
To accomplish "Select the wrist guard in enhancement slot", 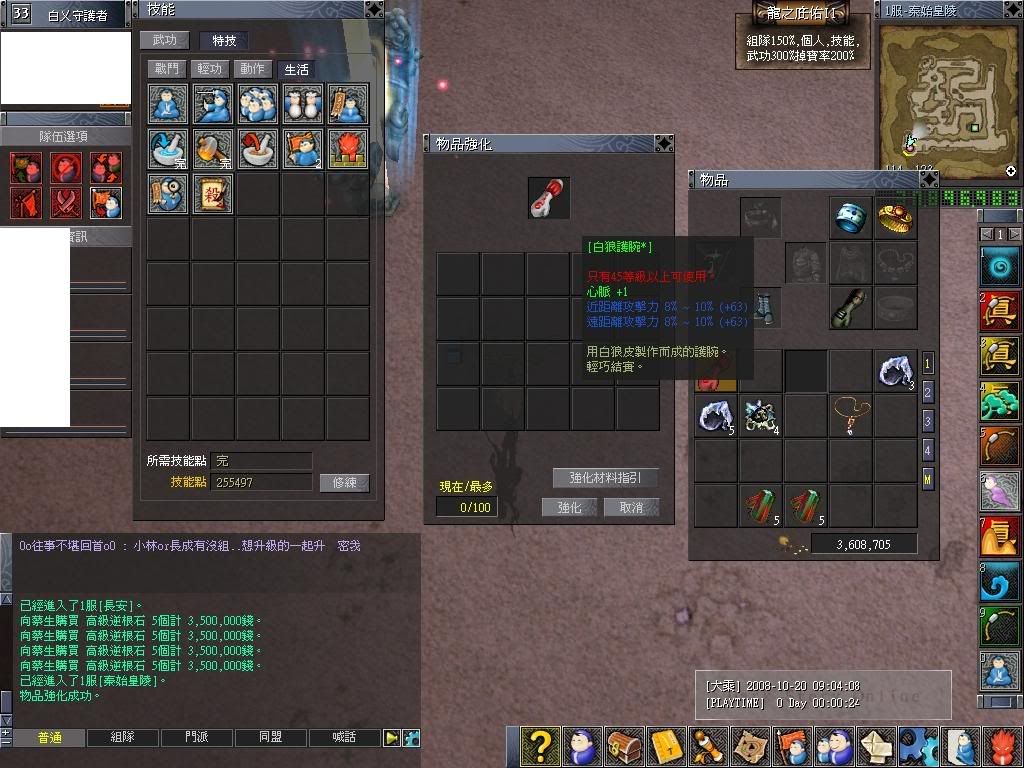I will (x=549, y=198).
